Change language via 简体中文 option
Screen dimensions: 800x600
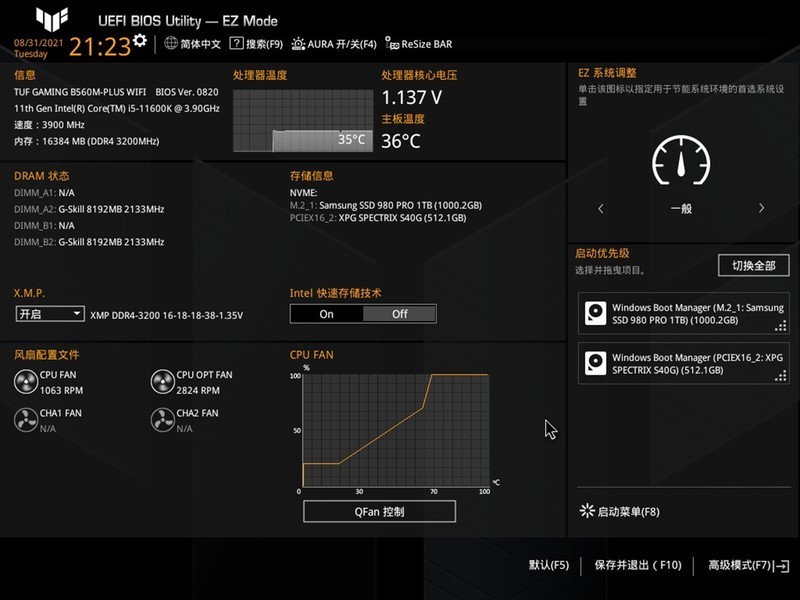point(193,44)
